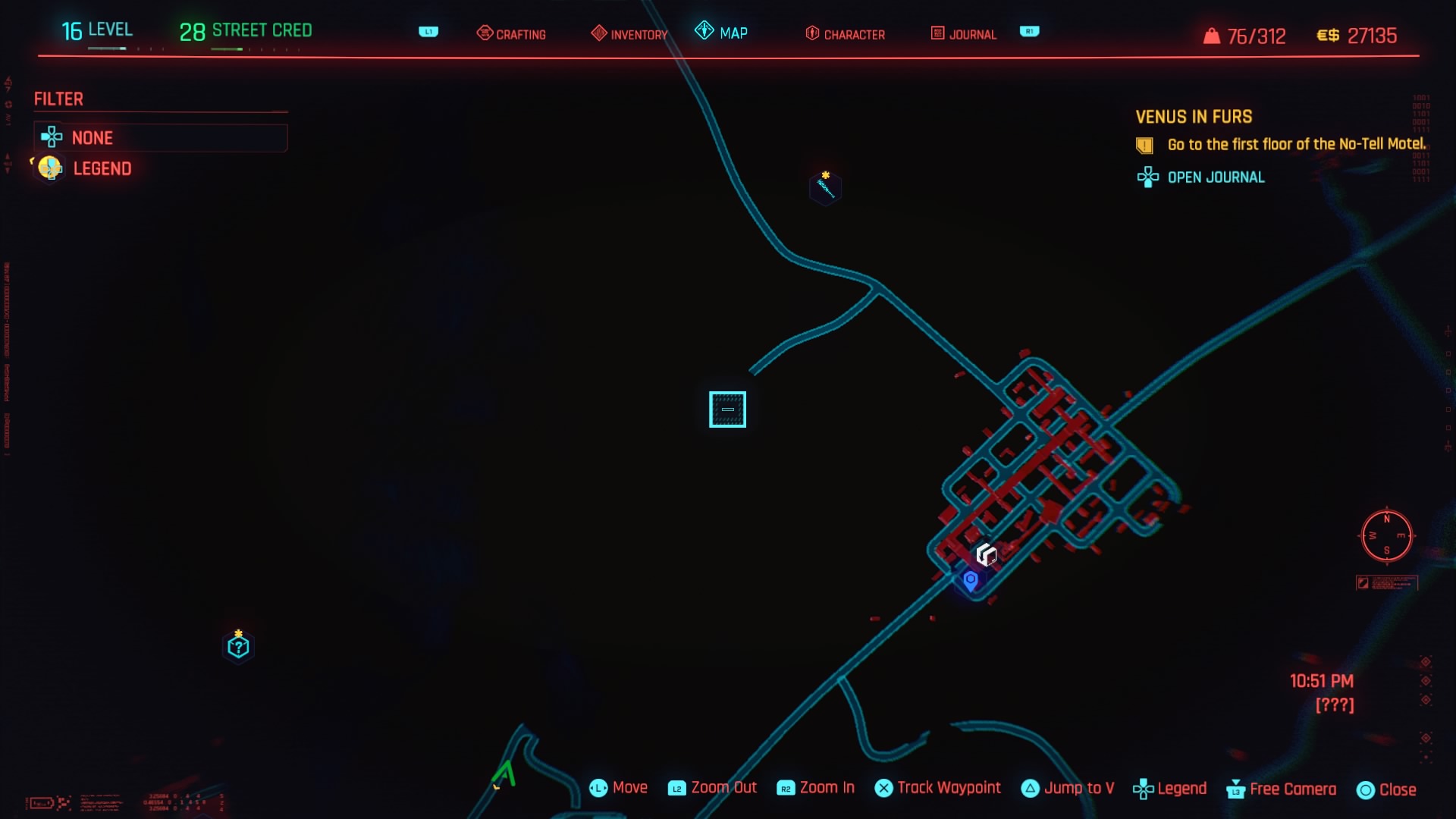Open the Journal book icon
Image resolution: width=1456 pixels, height=819 pixels.
pos(938,33)
